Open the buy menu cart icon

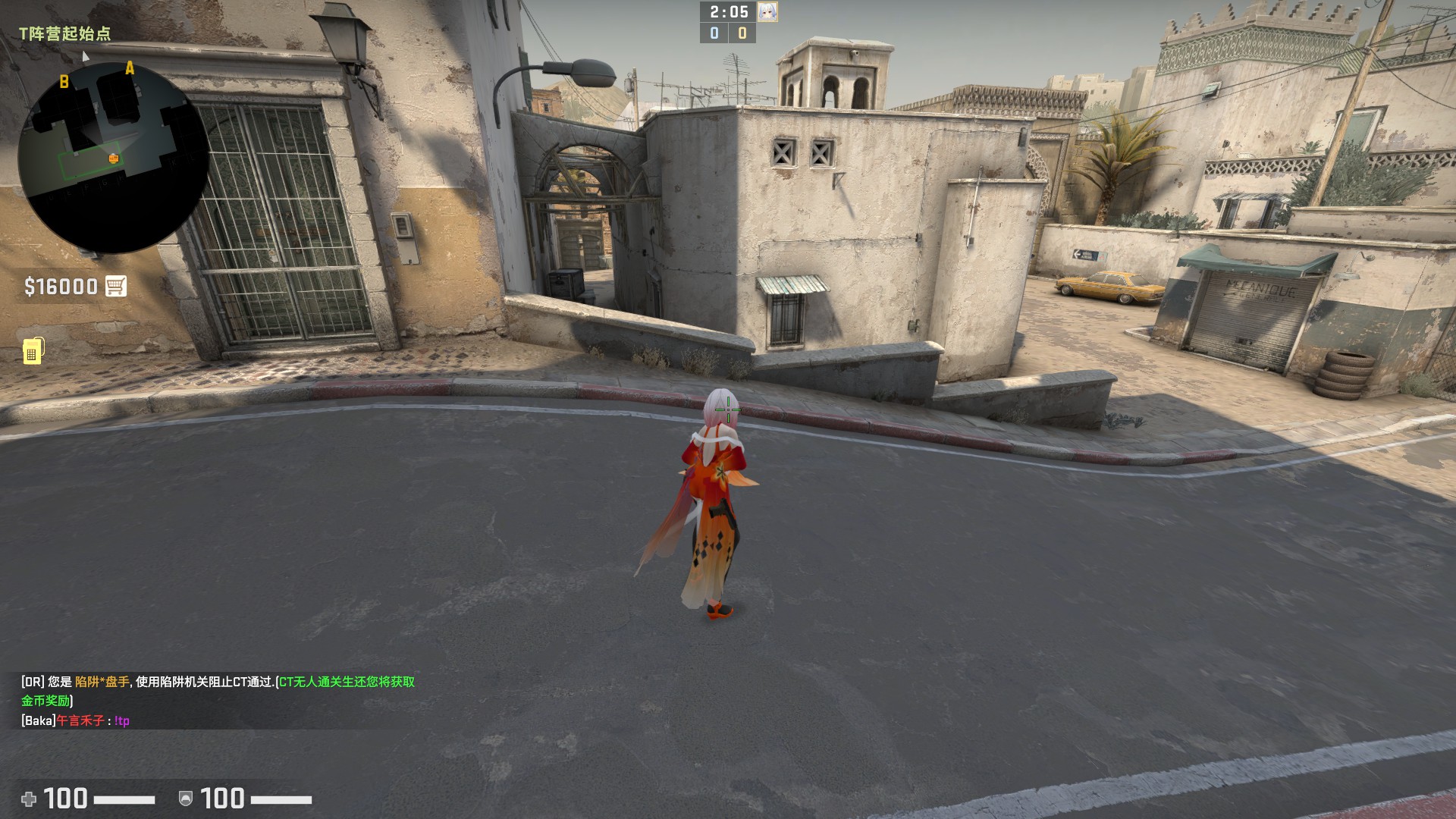point(116,286)
